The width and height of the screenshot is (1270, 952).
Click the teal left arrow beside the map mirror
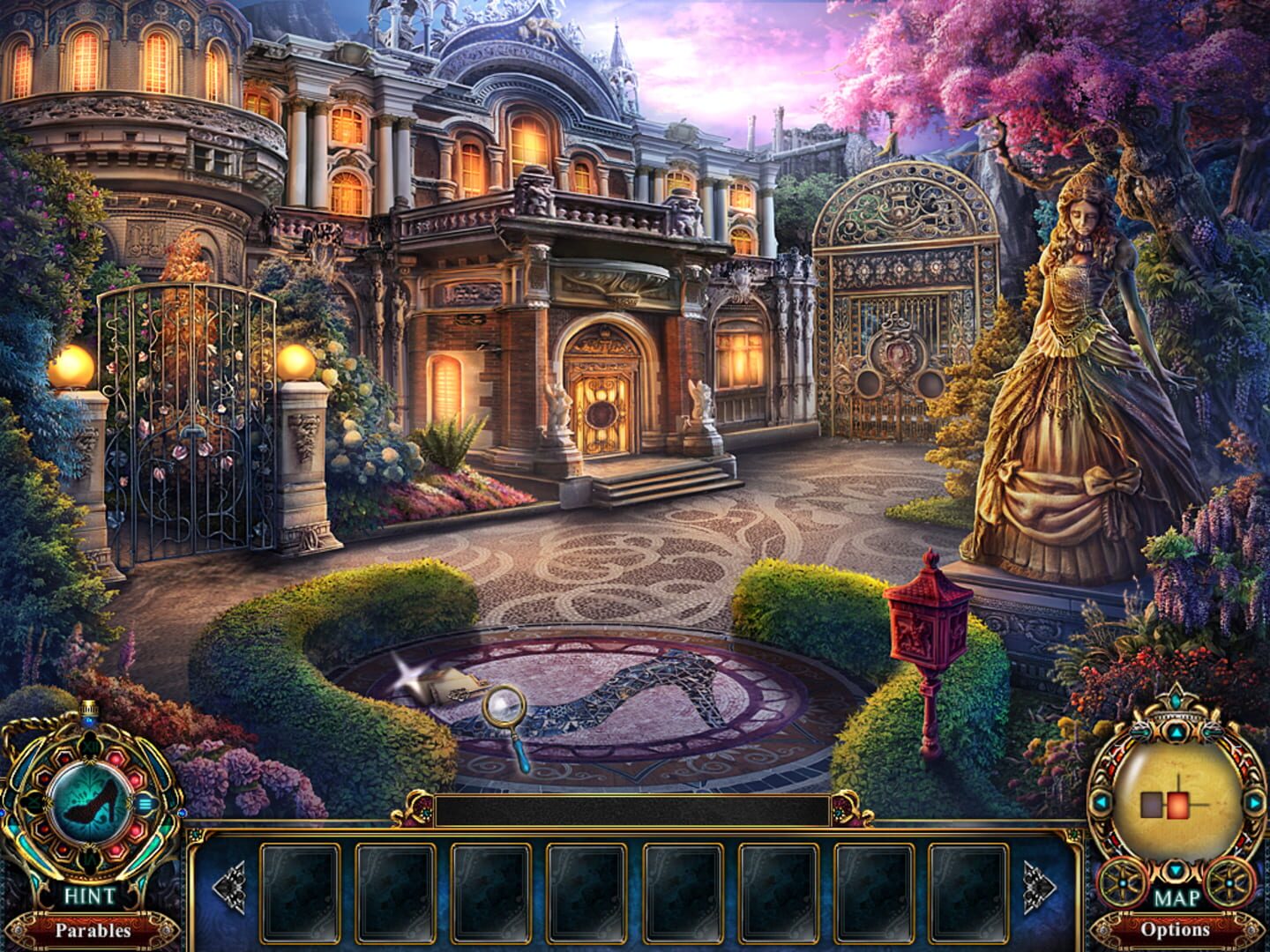[1102, 800]
